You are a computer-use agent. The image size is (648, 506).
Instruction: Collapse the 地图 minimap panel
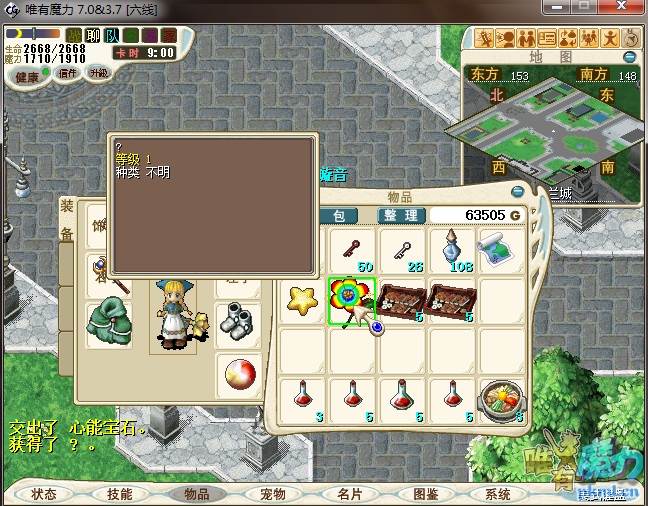(x=632, y=58)
